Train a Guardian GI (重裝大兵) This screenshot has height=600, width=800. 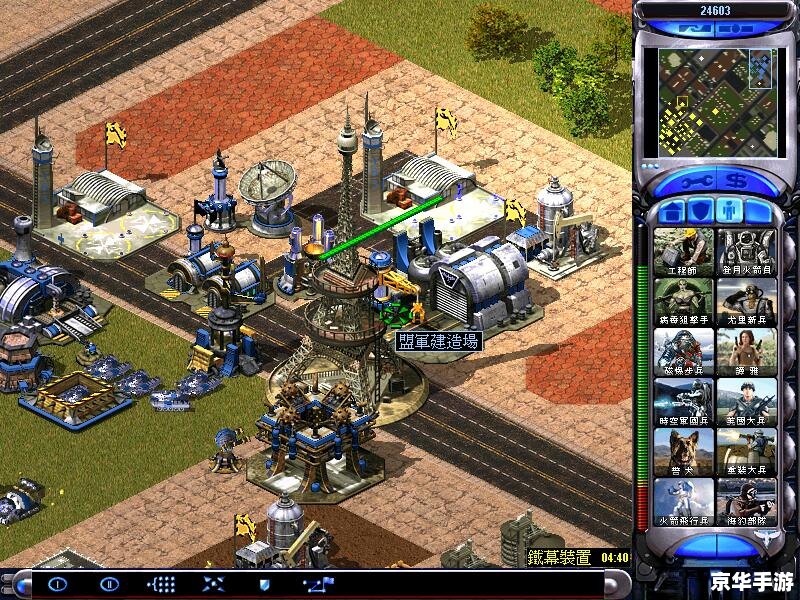tap(746, 451)
